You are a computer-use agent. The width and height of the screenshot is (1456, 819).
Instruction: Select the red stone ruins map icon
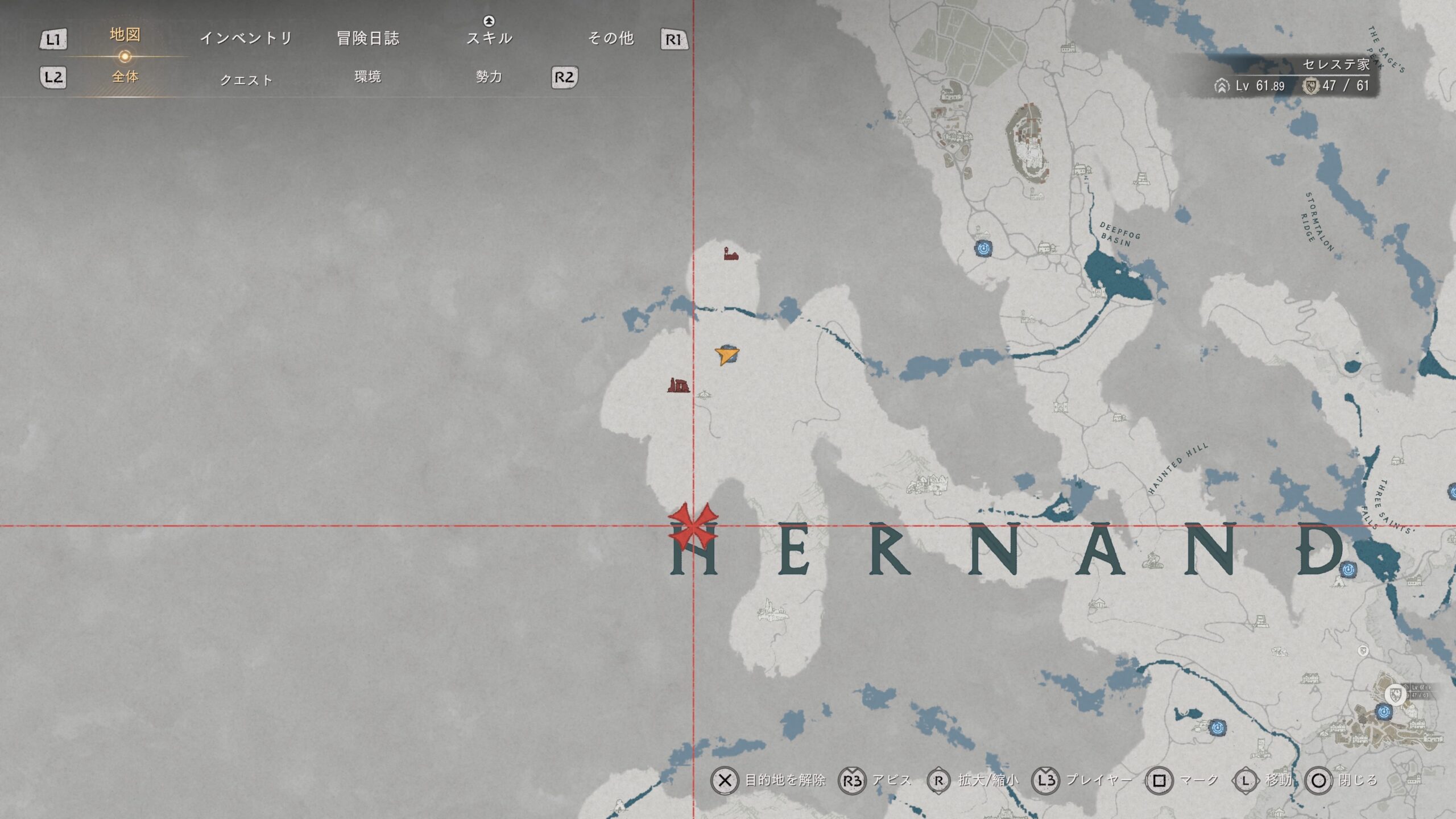[678, 386]
